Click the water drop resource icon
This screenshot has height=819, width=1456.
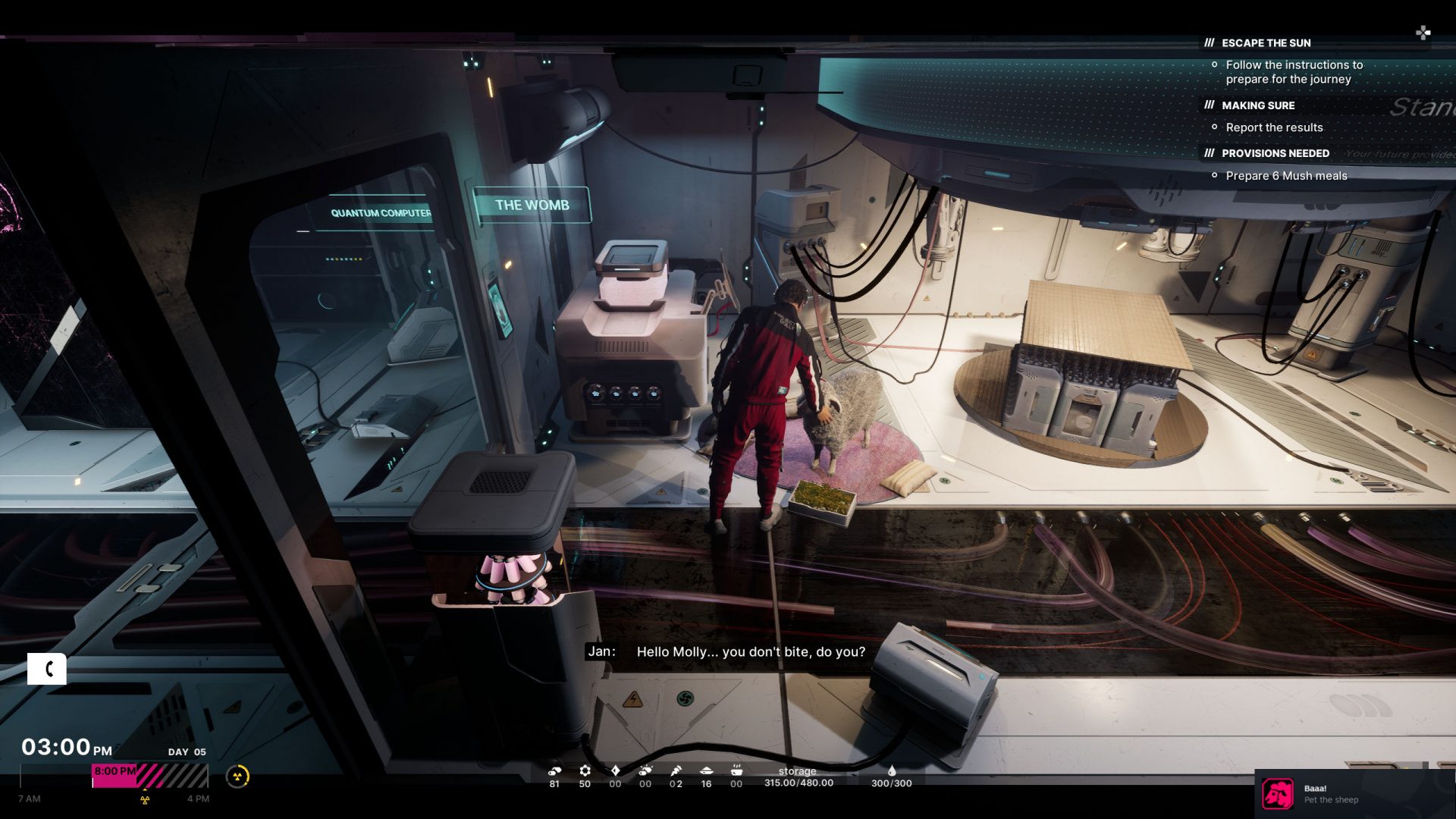tap(892, 770)
